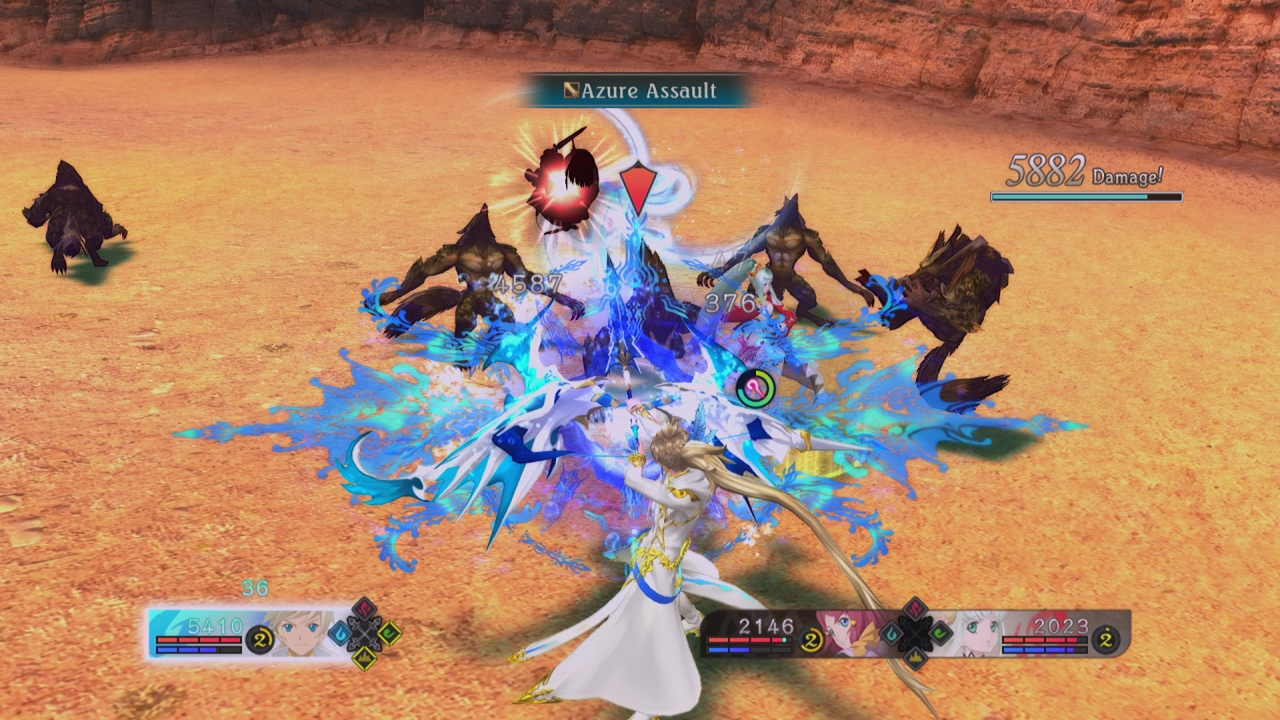The height and width of the screenshot is (720, 1280).
Task: Select the blond character's party portrait
Action: pyautogui.click(x=299, y=633)
